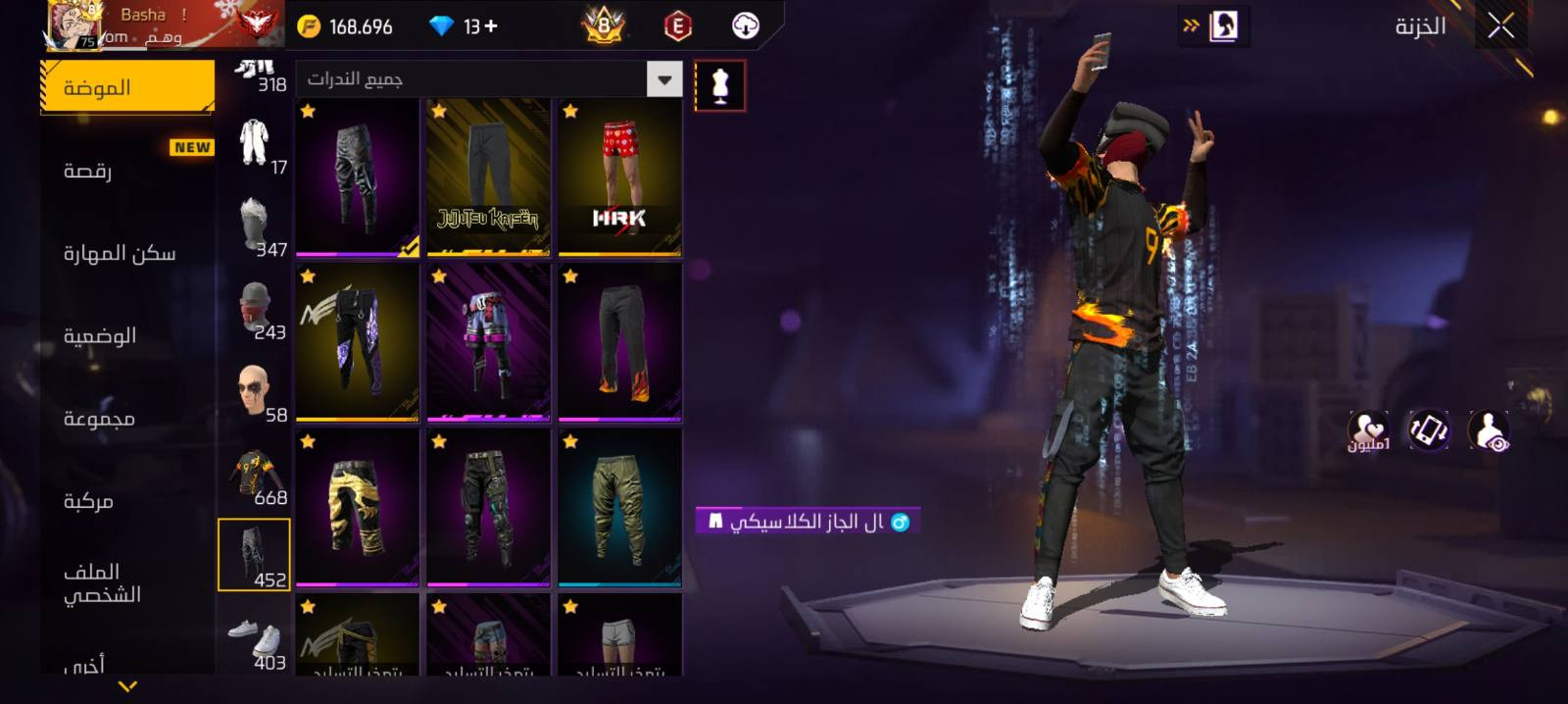Close the vault screen with the X
This screenshot has height=704, width=1568.
click(x=1500, y=26)
